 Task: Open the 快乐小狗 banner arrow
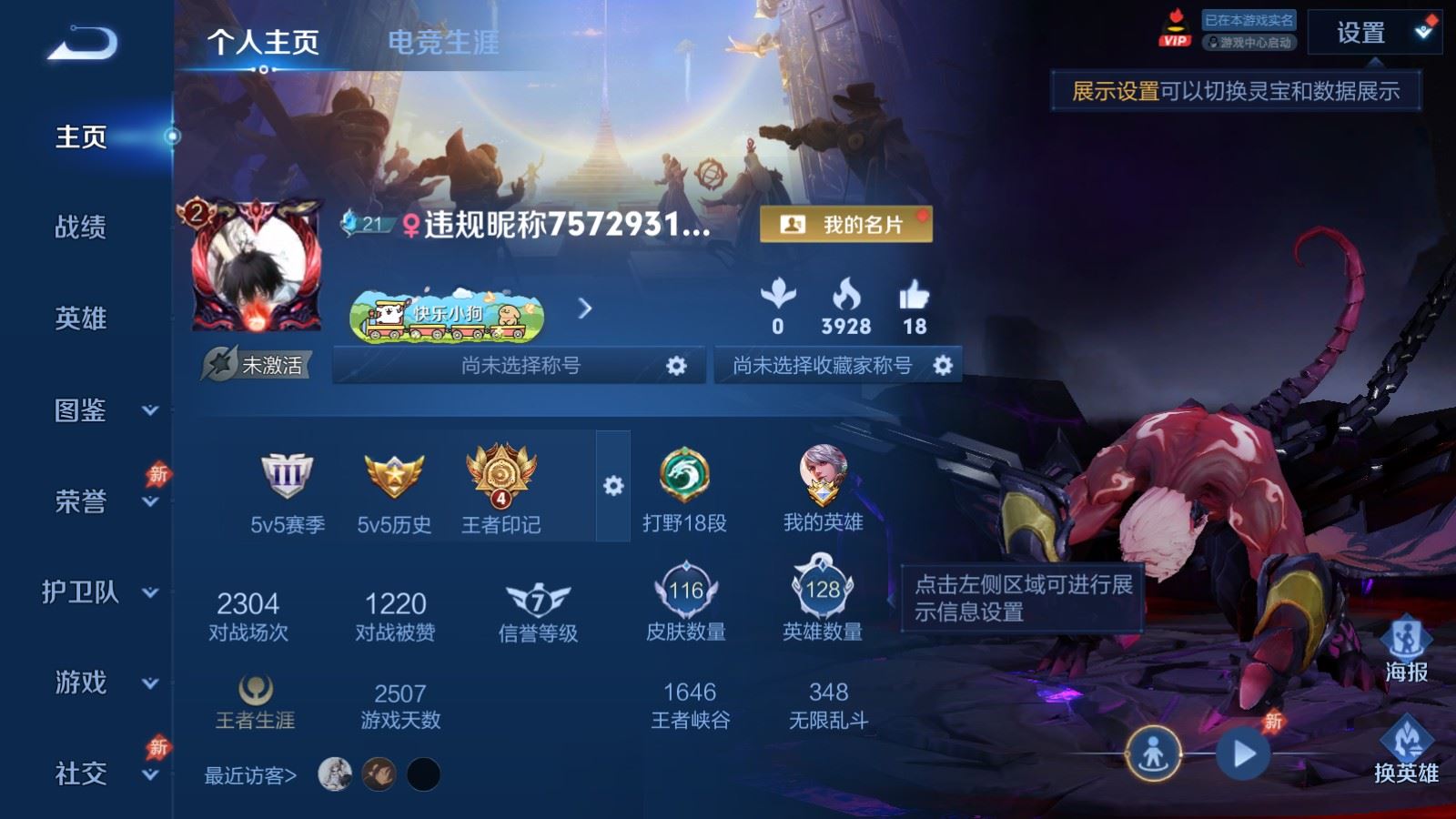tap(583, 309)
